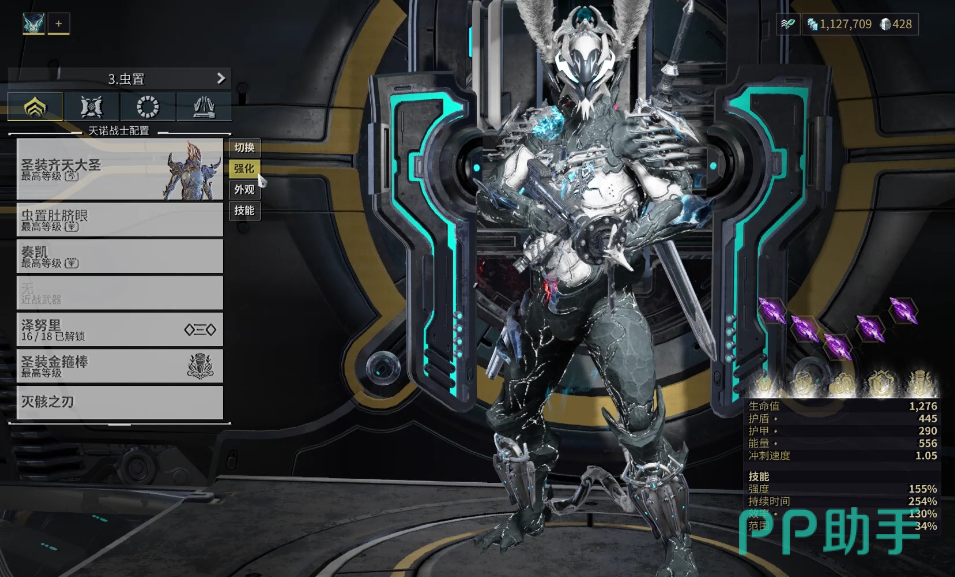
Task: Open the 泽努里 focus school row
Action: (119, 329)
